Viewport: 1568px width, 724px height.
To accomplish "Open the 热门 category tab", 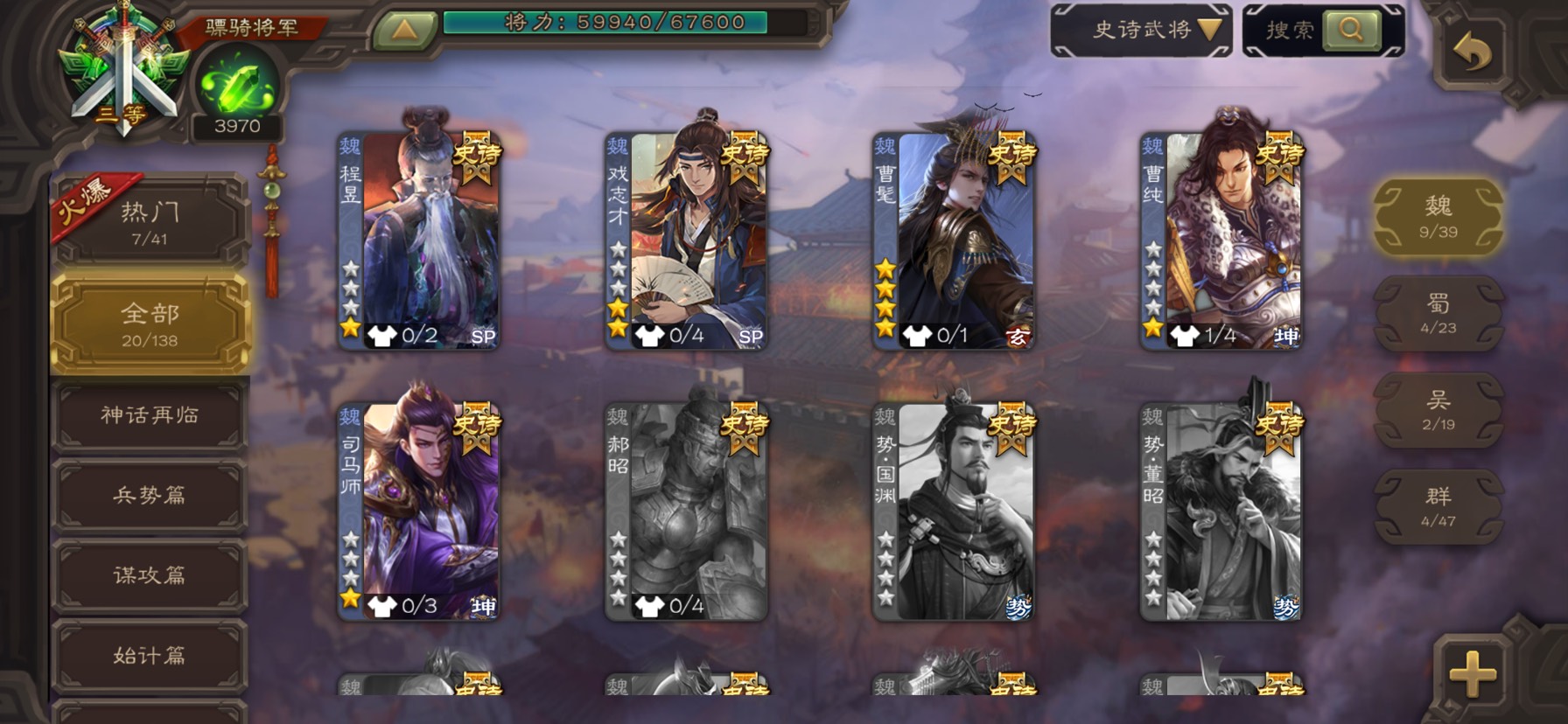I will click(150, 221).
